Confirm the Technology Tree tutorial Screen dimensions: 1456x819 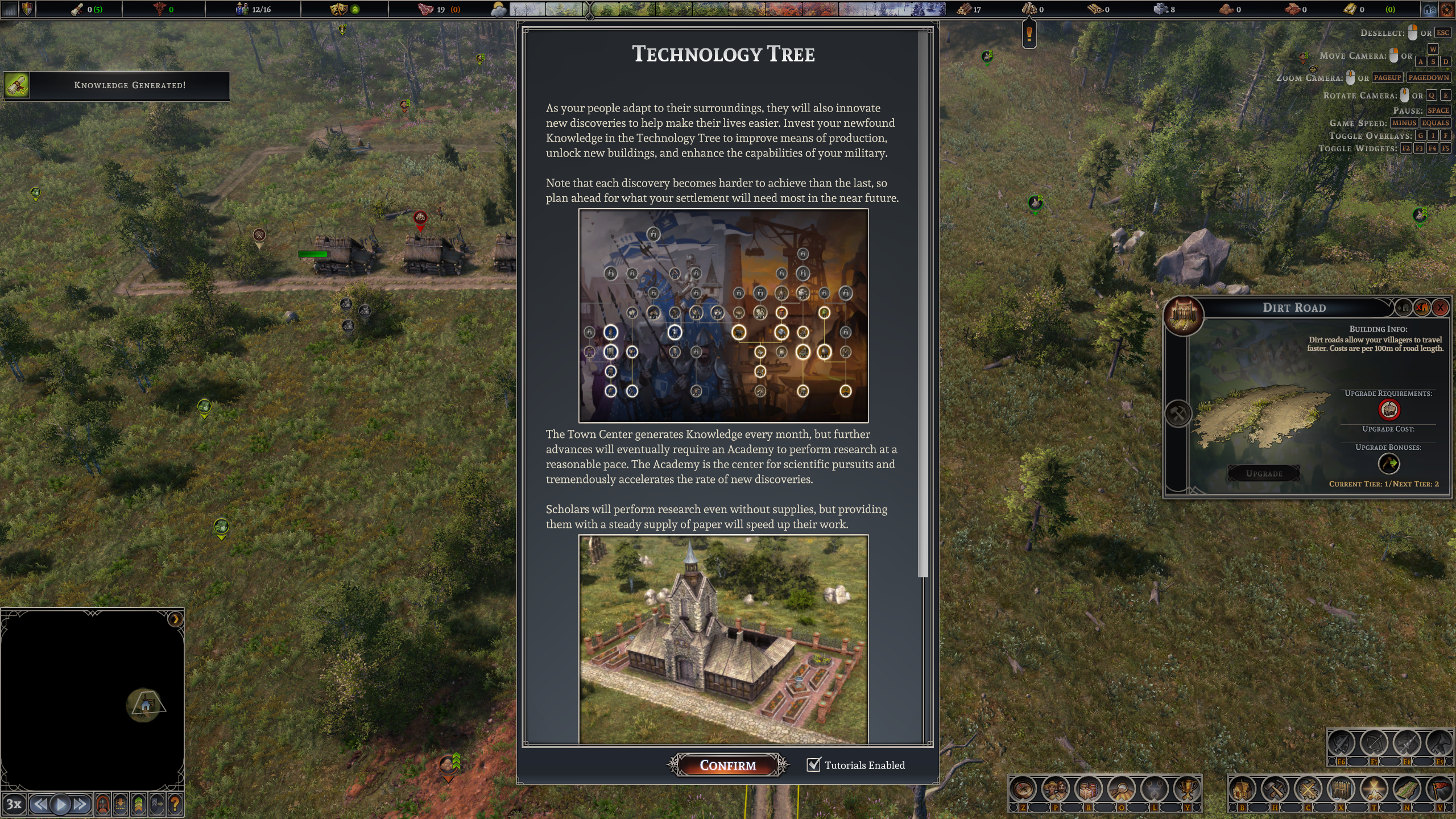[727, 765]
